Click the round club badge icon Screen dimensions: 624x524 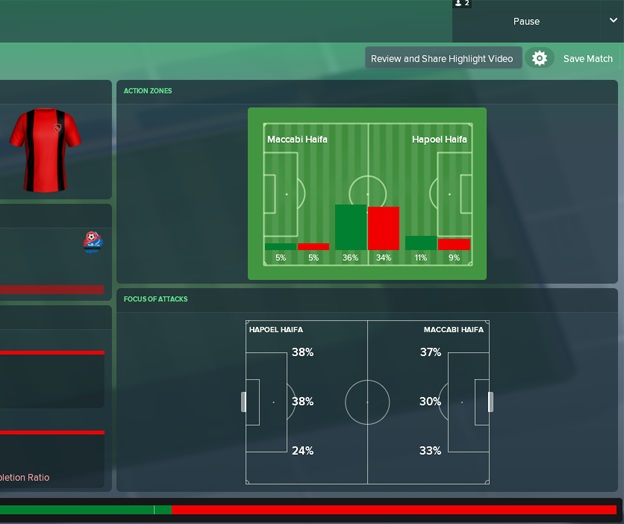(x=92, y=241)
